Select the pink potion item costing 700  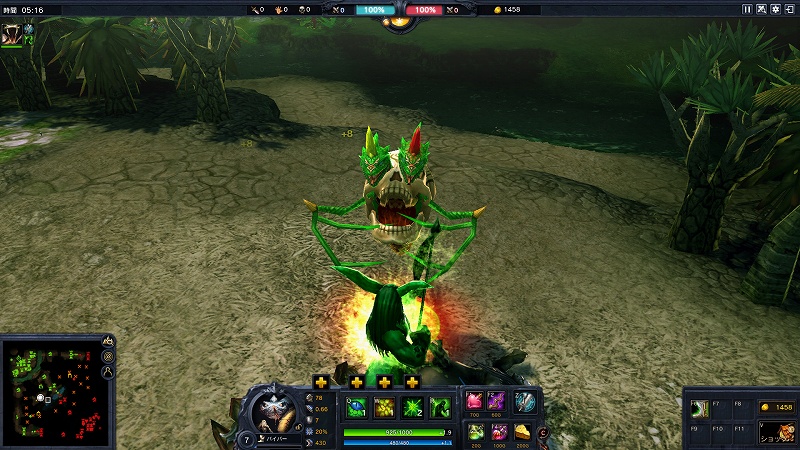[x=474, y=400]
